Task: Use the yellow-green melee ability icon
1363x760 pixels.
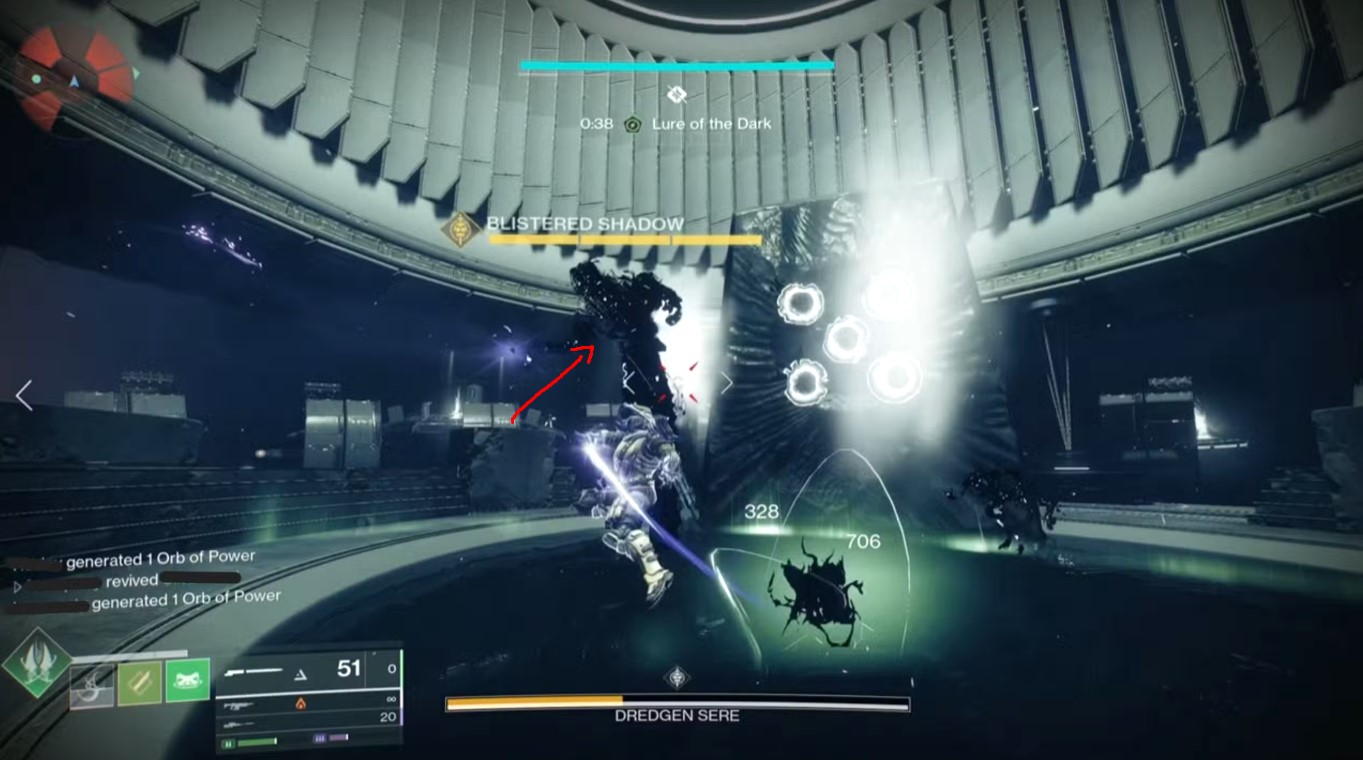Action: pyautogui.click(x=139, y=683)
